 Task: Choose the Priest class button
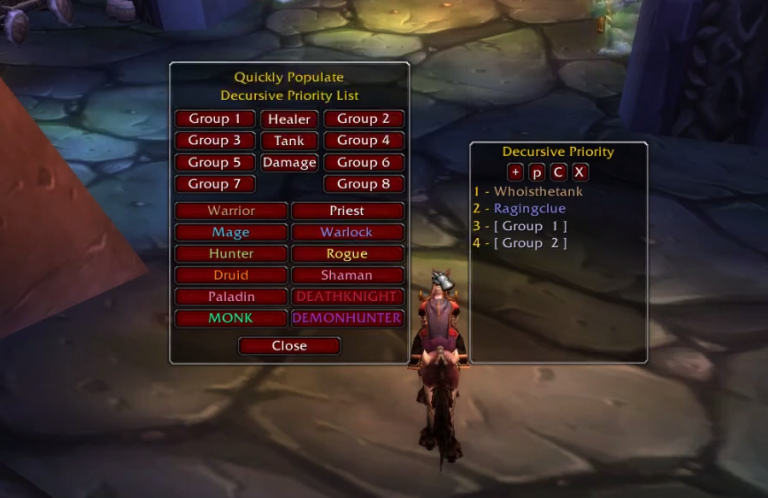click(x=347, y=211)
